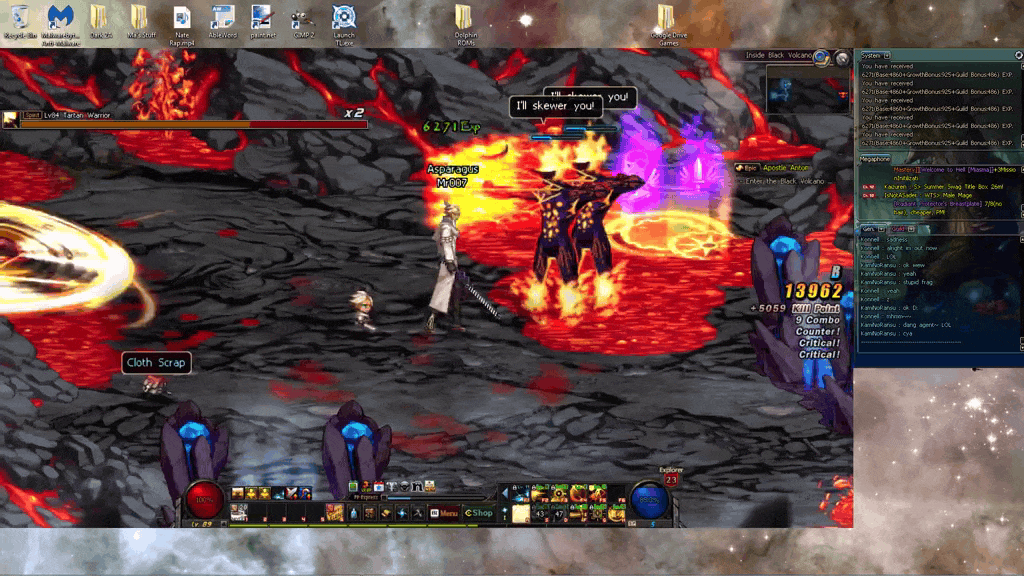Select the Megaphone chat tab
Viewport: 1024px width, 576px height.
tap(875, 159)
